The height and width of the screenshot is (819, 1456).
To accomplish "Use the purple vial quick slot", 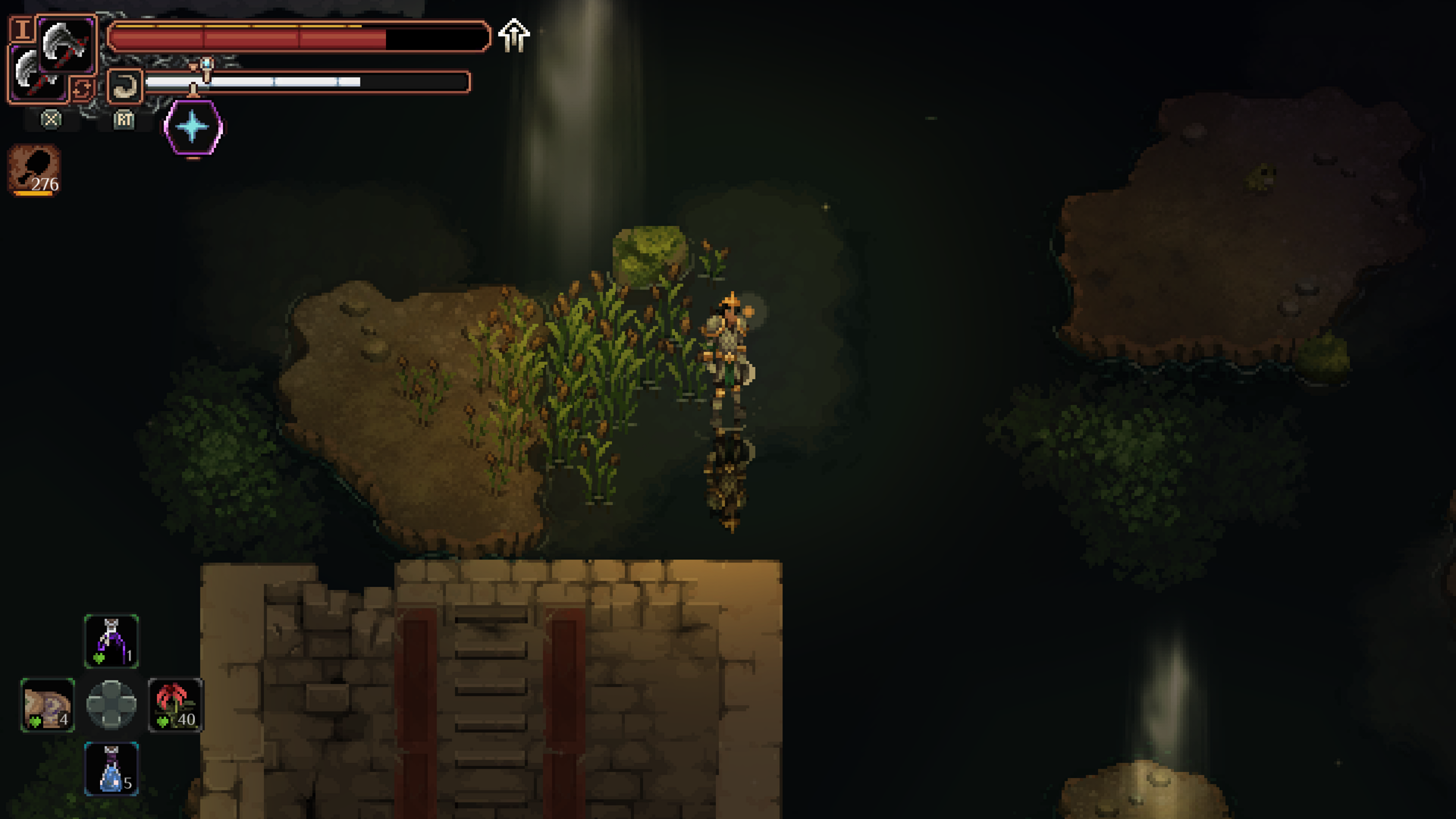I will click(111, 641).
